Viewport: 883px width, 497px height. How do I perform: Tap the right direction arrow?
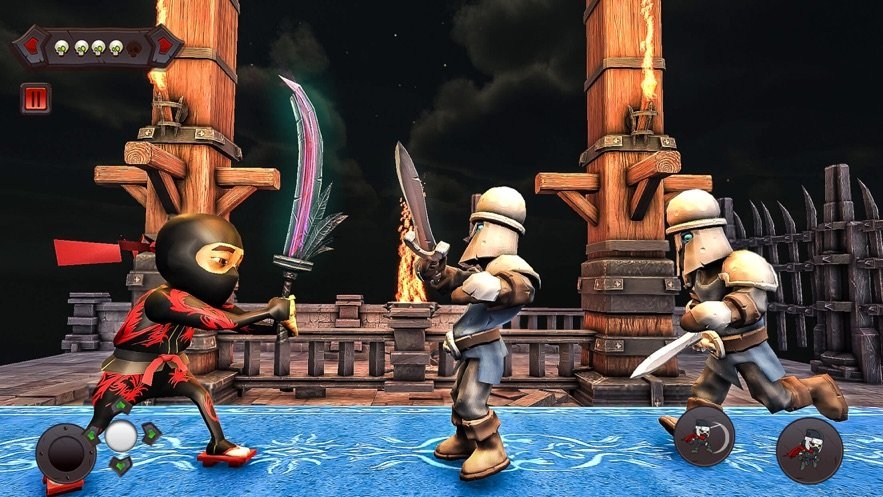click(x=150, y=434)
